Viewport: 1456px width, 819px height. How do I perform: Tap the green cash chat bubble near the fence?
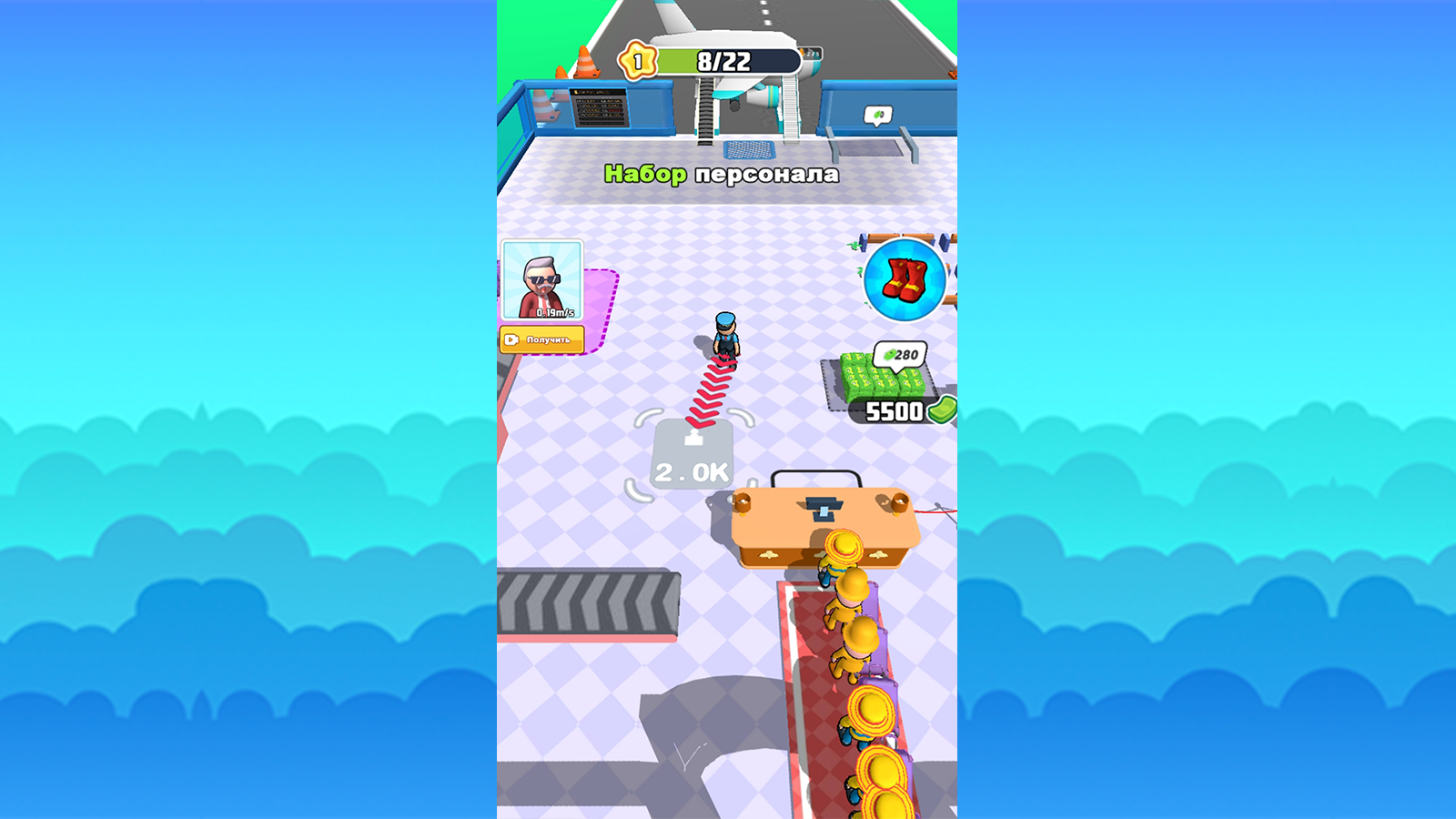(x=877, y=115)
